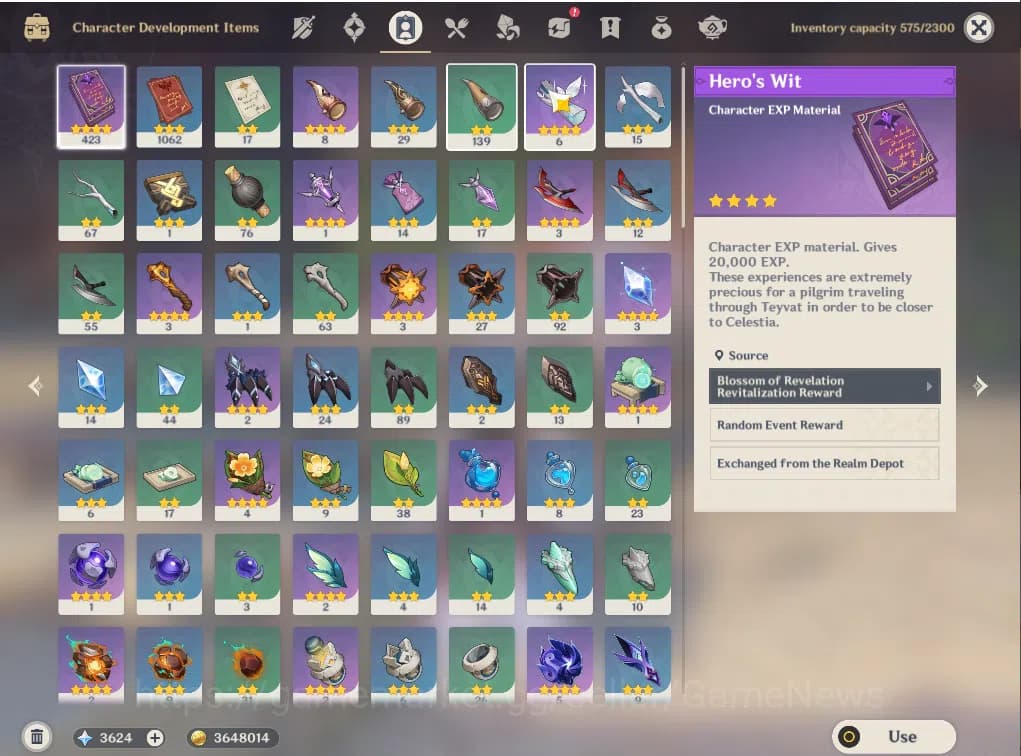Select the red Adventurer's Experience book
This screenshot has width=1021, height=756.
point(169,107)
